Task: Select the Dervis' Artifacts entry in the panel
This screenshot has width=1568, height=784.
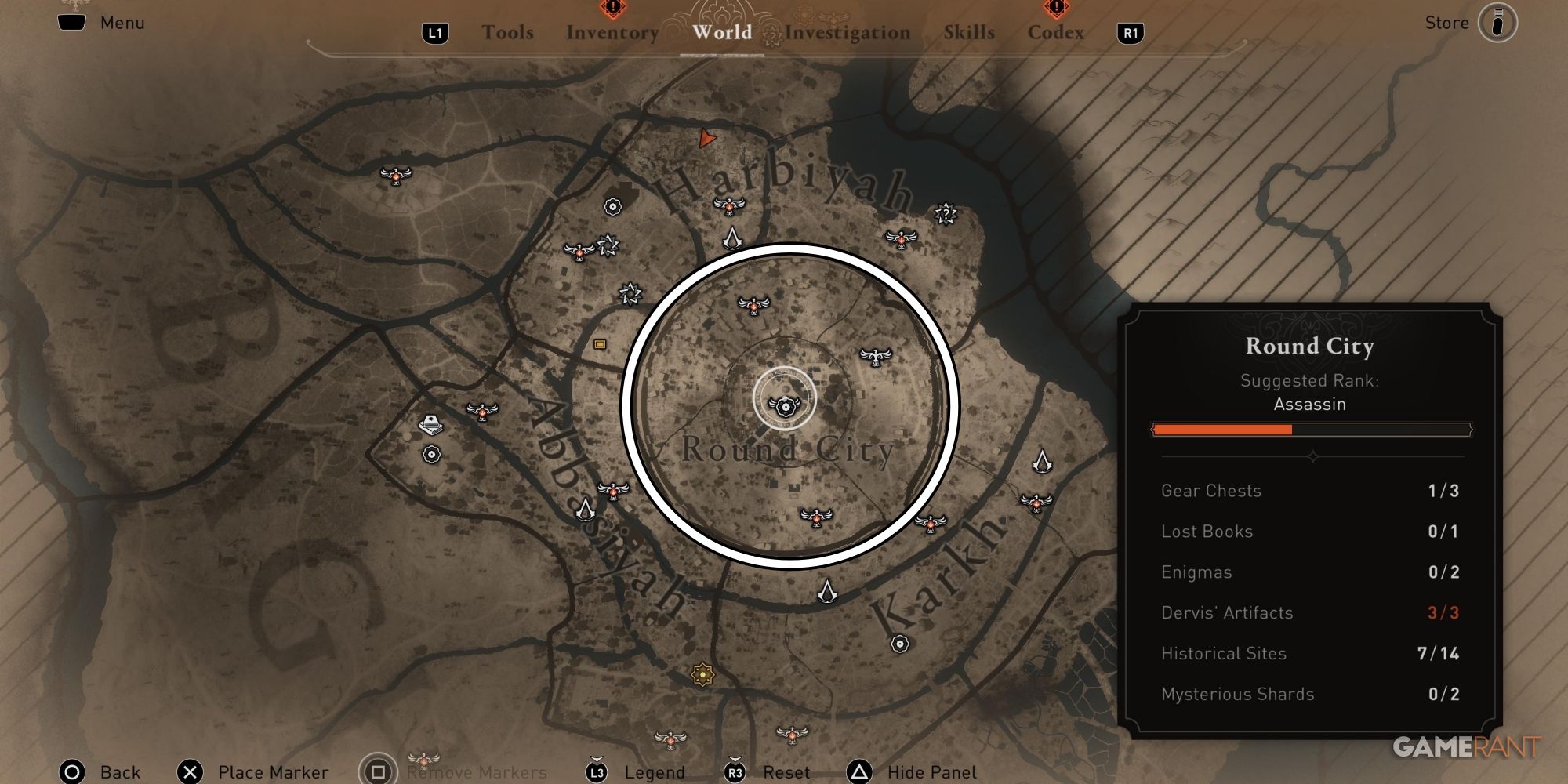Action: [1227, 613]
